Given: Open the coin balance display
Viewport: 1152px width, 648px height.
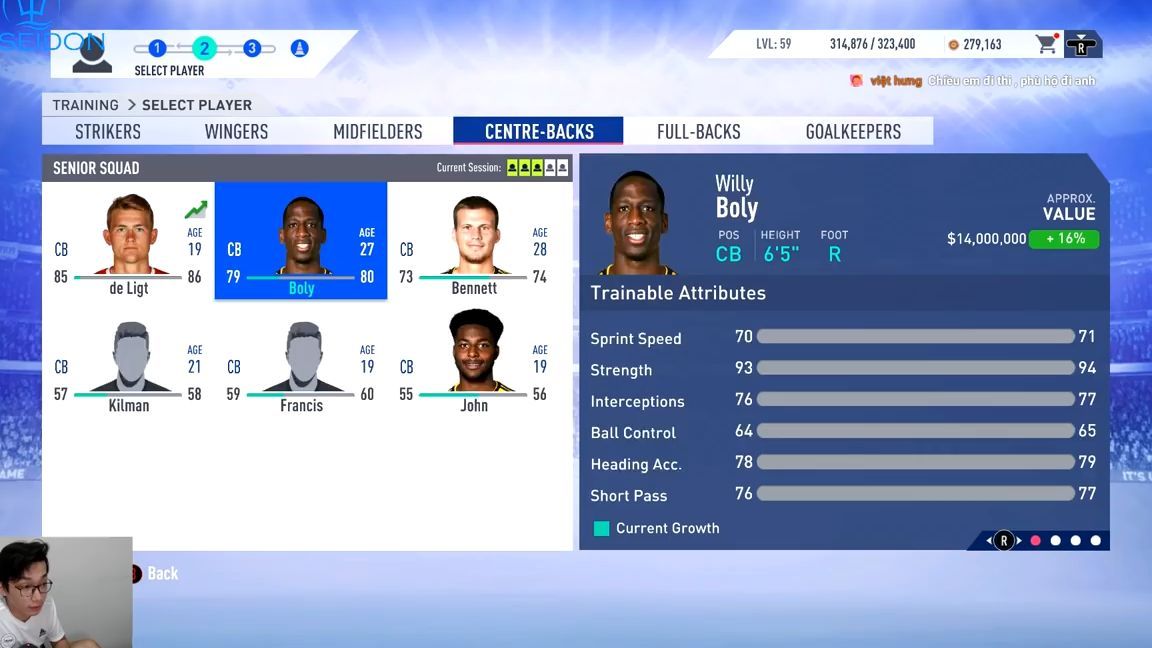Looking at the screenshot, I should (x=975, y=44).
